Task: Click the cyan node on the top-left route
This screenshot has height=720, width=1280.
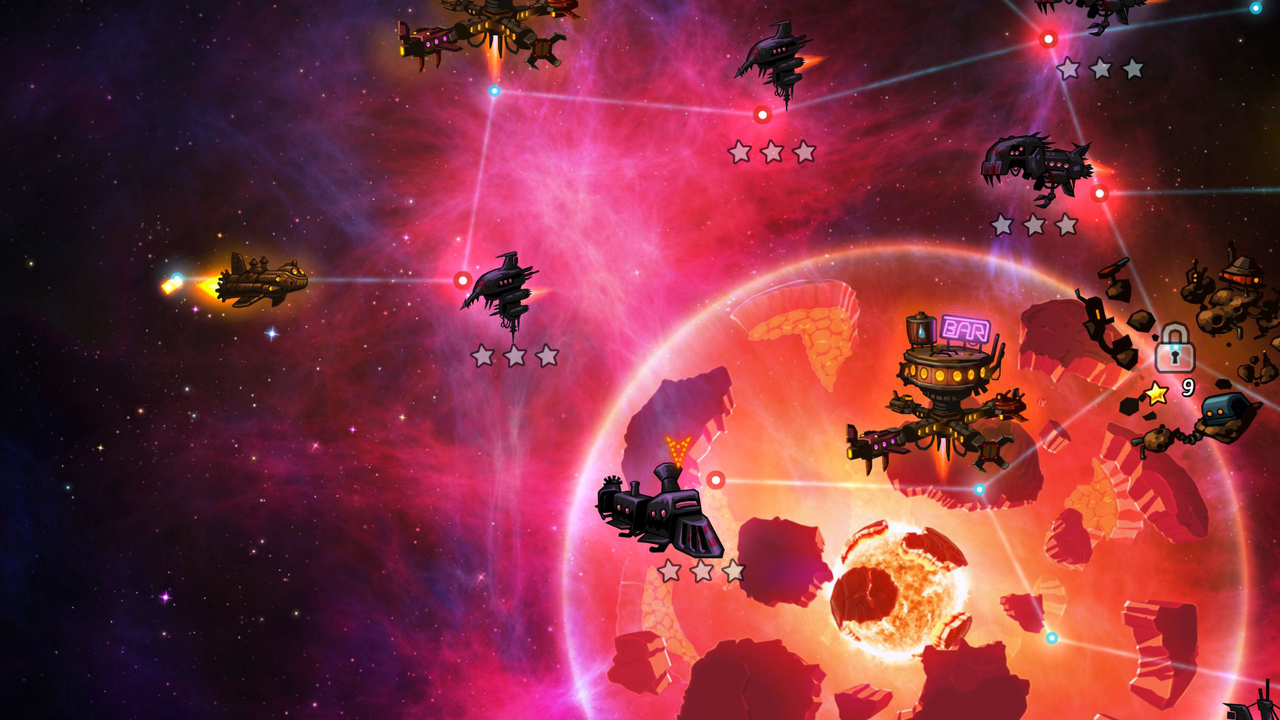Action: click(492, 92)
